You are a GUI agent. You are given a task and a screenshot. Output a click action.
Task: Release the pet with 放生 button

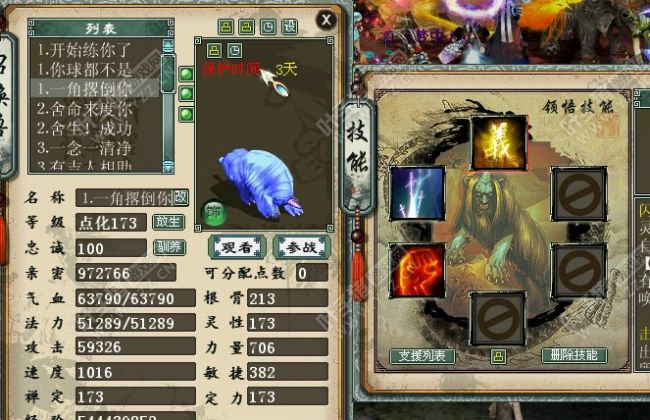168,222
